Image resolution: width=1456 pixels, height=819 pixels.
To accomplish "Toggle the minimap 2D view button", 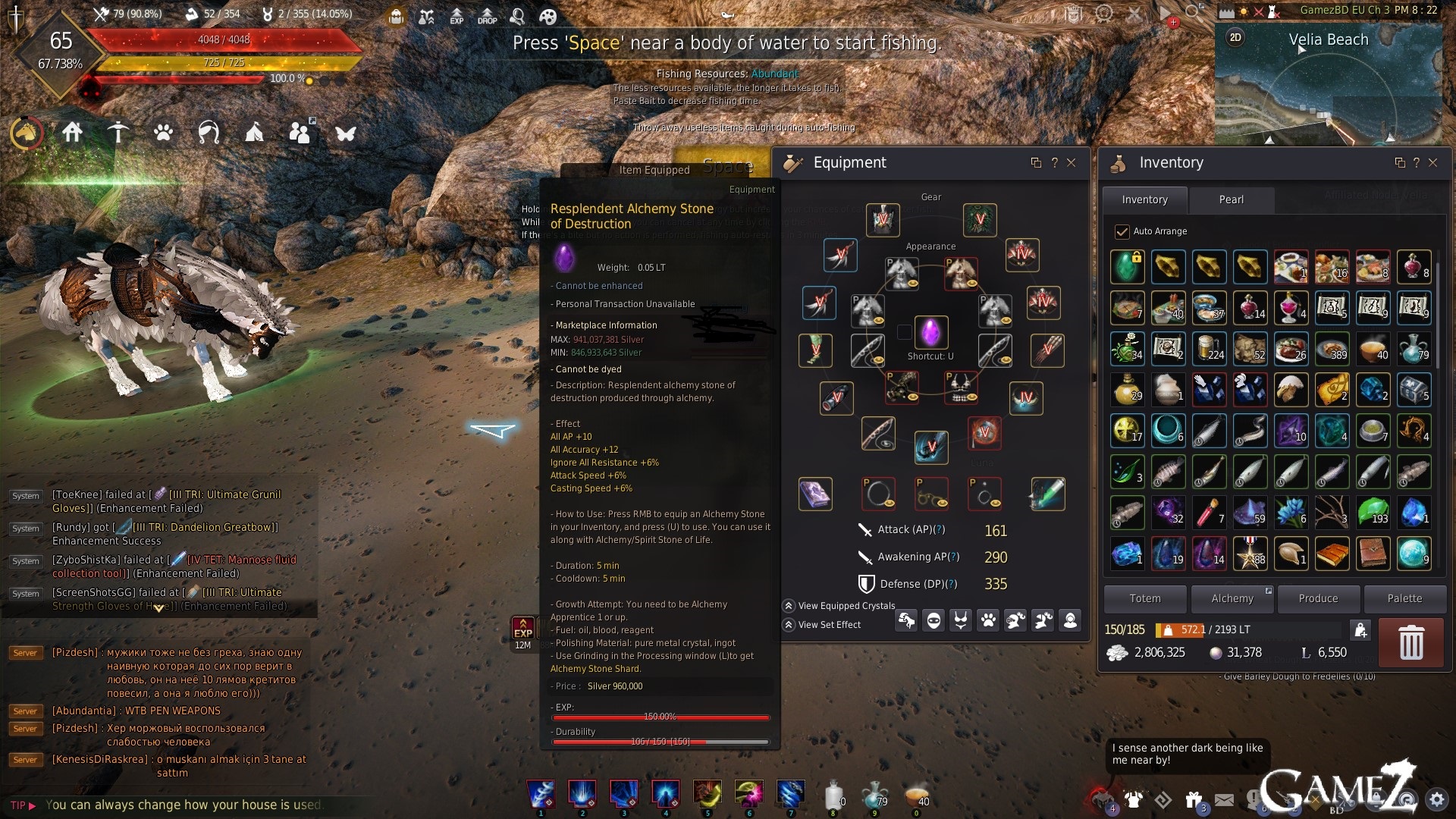I will click(1235, 37).
